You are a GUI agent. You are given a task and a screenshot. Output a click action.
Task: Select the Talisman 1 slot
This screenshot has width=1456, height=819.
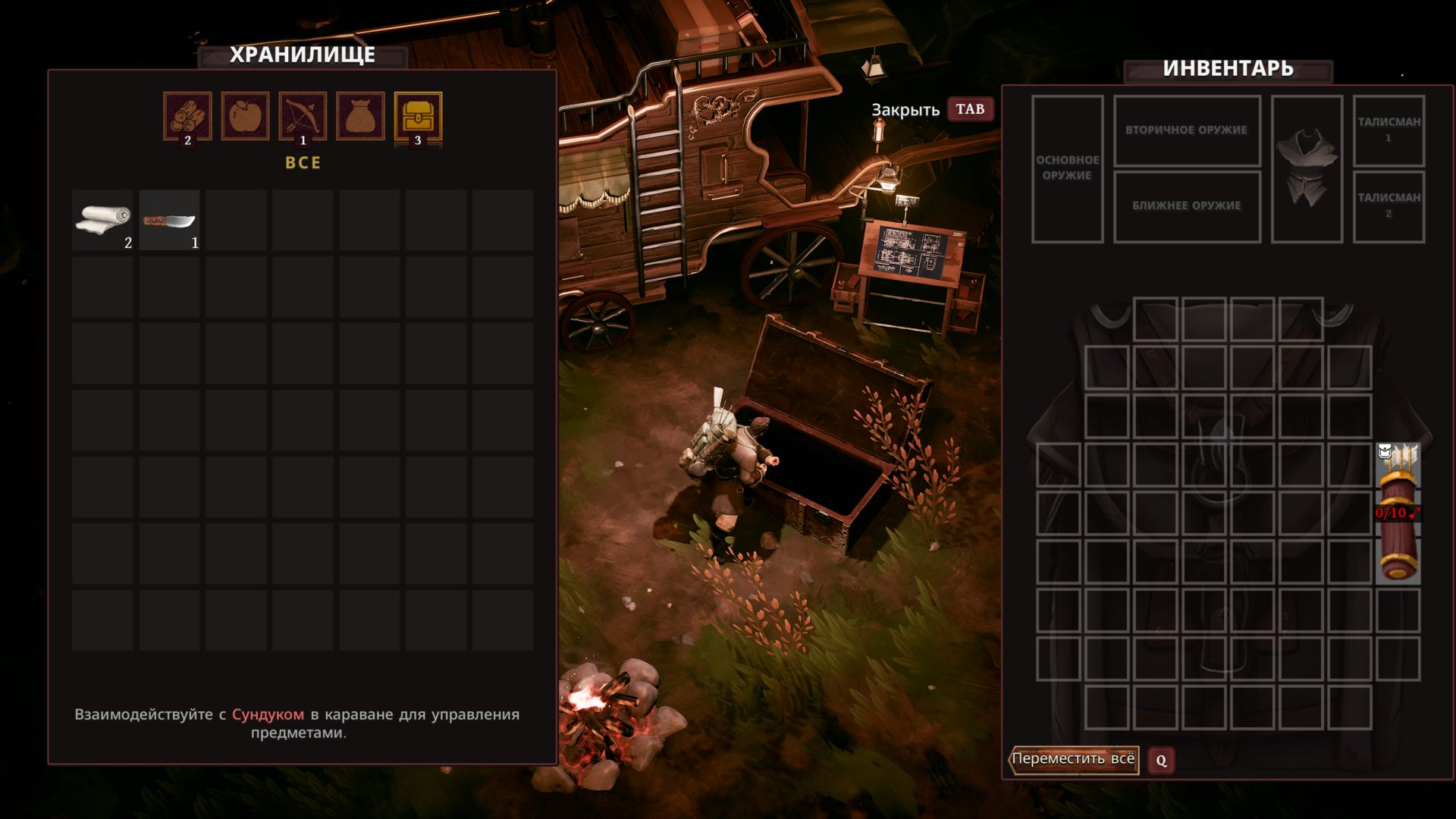tap(1389, 130)
